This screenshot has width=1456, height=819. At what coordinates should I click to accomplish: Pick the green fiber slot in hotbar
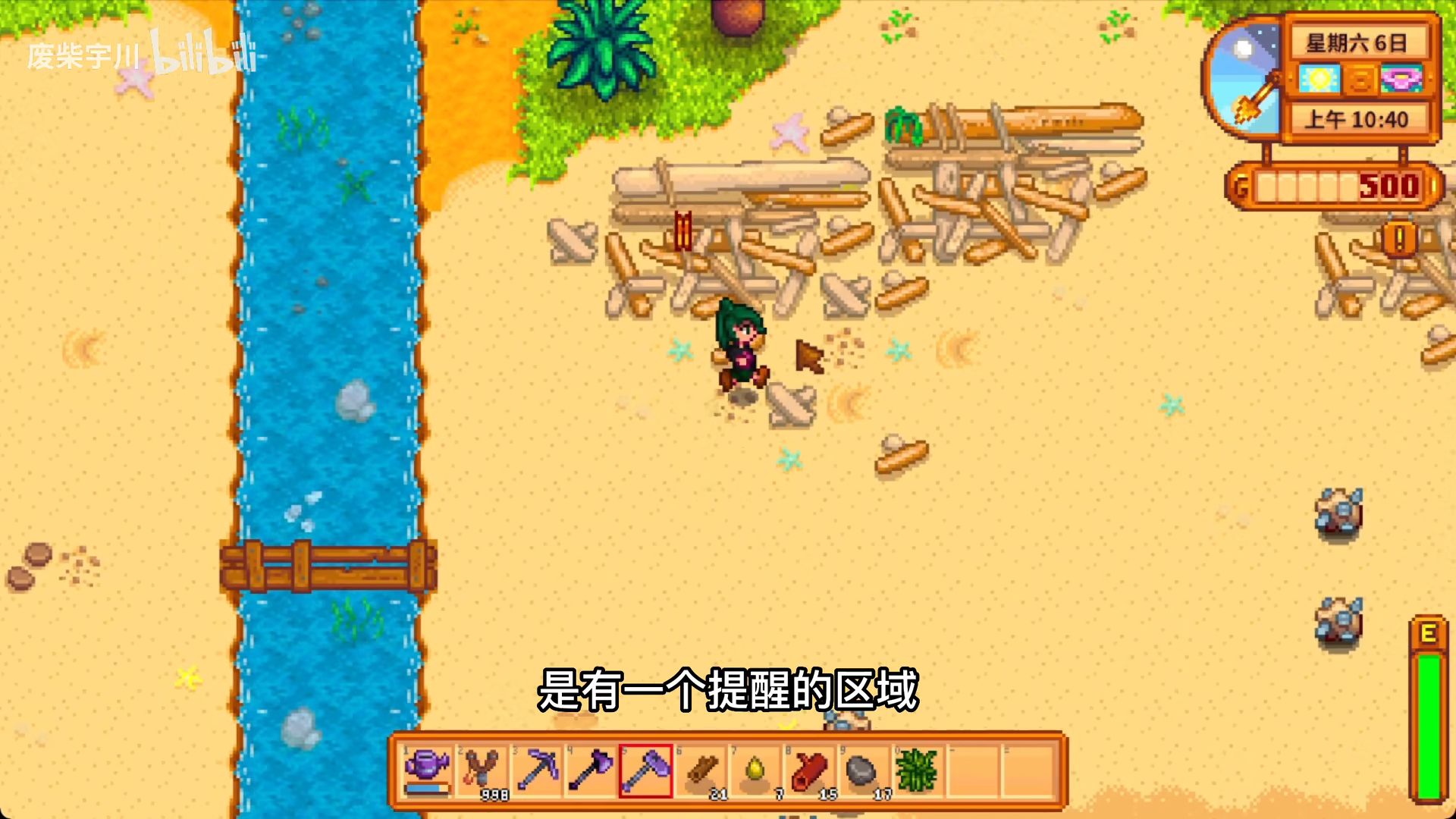(x=917, y=770)
